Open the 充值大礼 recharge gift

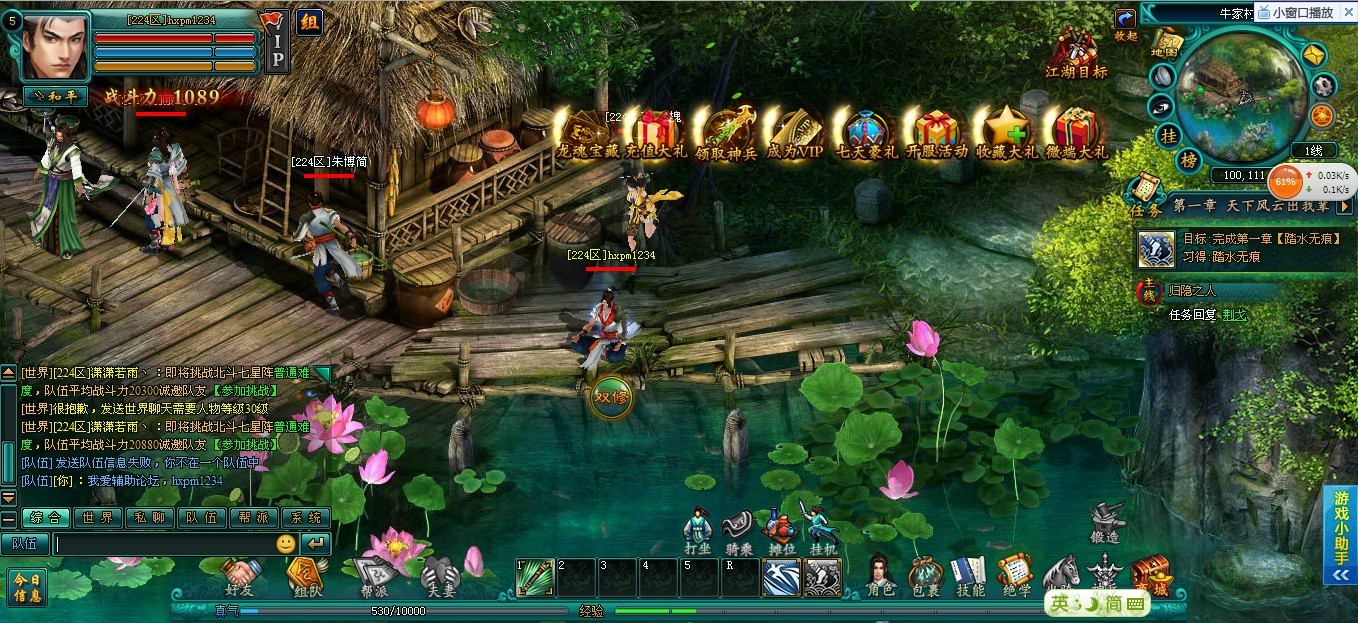coord(656,134)
